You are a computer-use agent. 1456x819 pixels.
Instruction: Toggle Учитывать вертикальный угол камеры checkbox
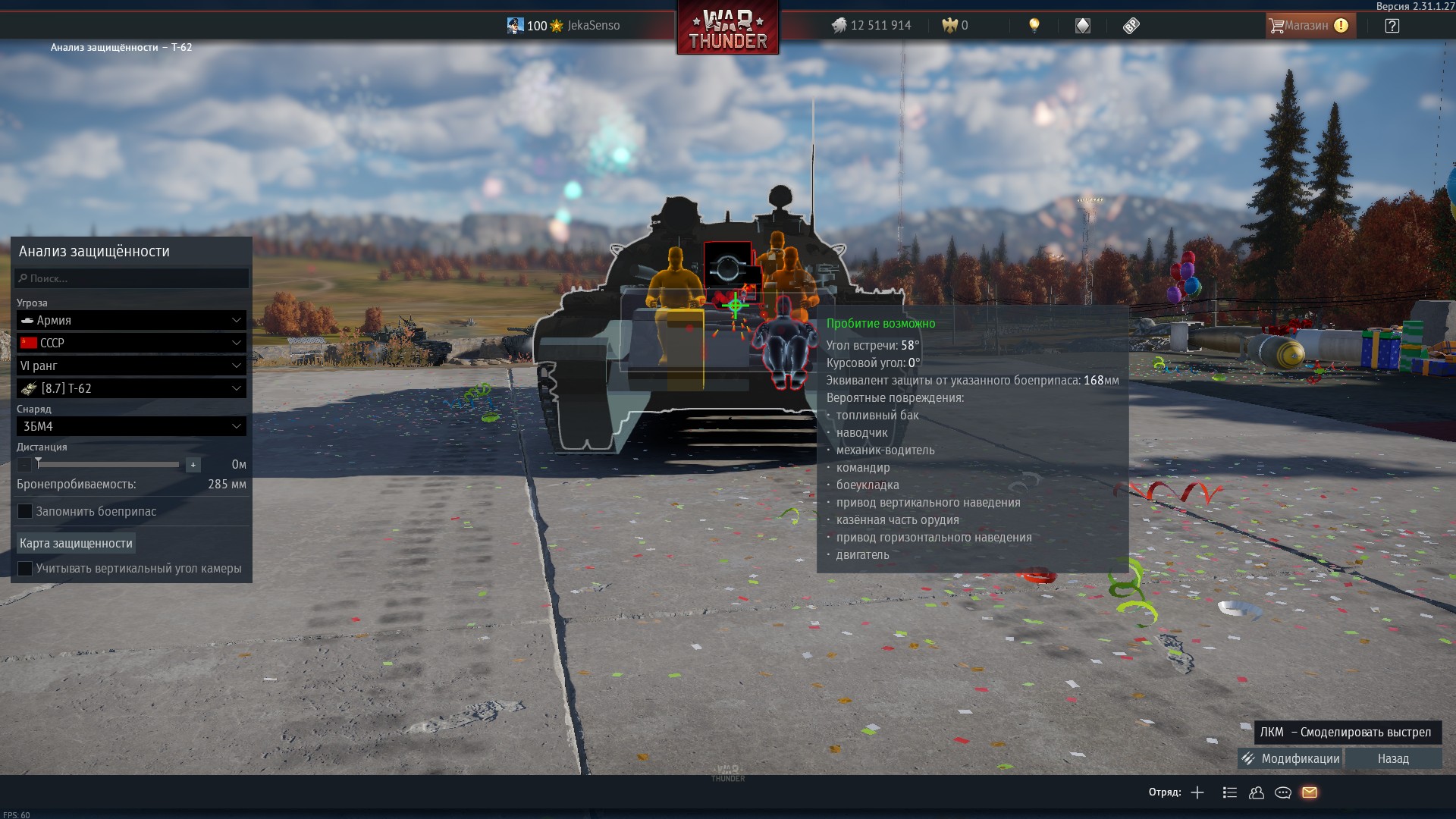tap(25, 569)
